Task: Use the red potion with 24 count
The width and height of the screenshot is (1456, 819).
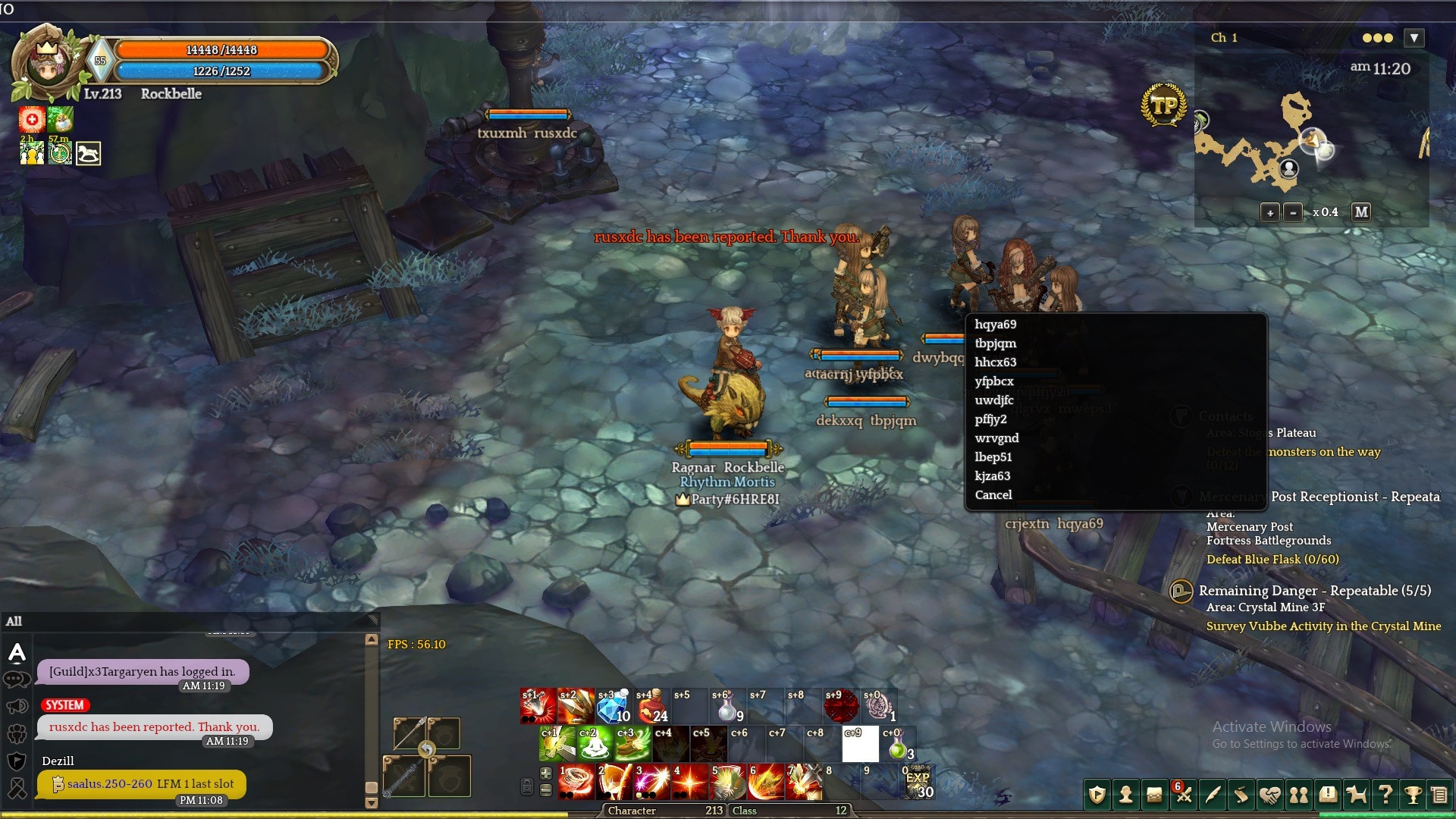Action: 651,707
